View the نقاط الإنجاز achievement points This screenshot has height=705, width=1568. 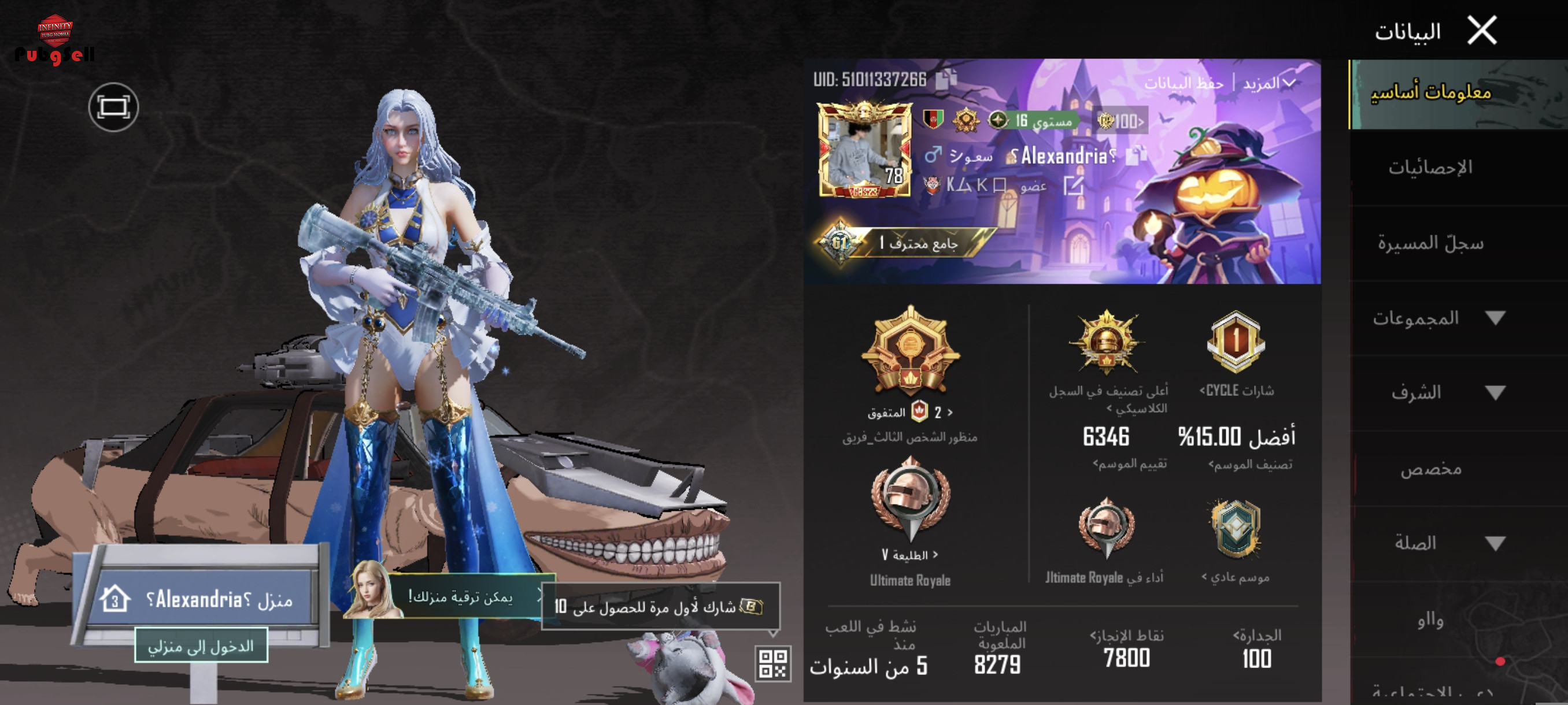click(1126, 648)
